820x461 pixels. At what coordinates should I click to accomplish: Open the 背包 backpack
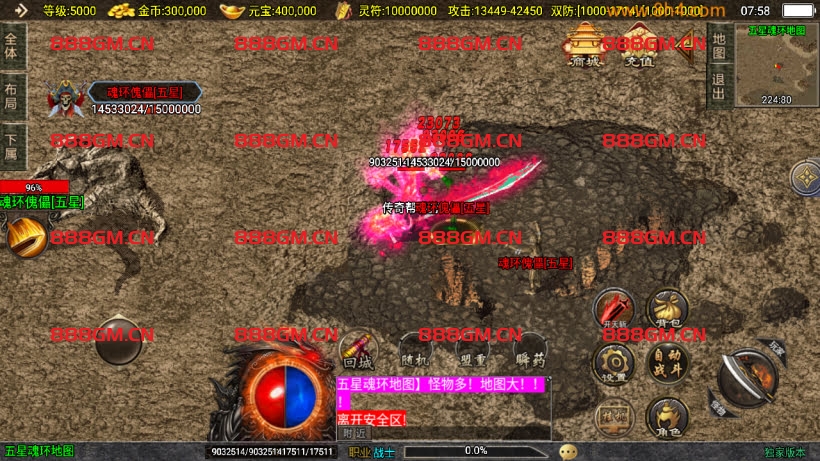(x=666, y=309)
